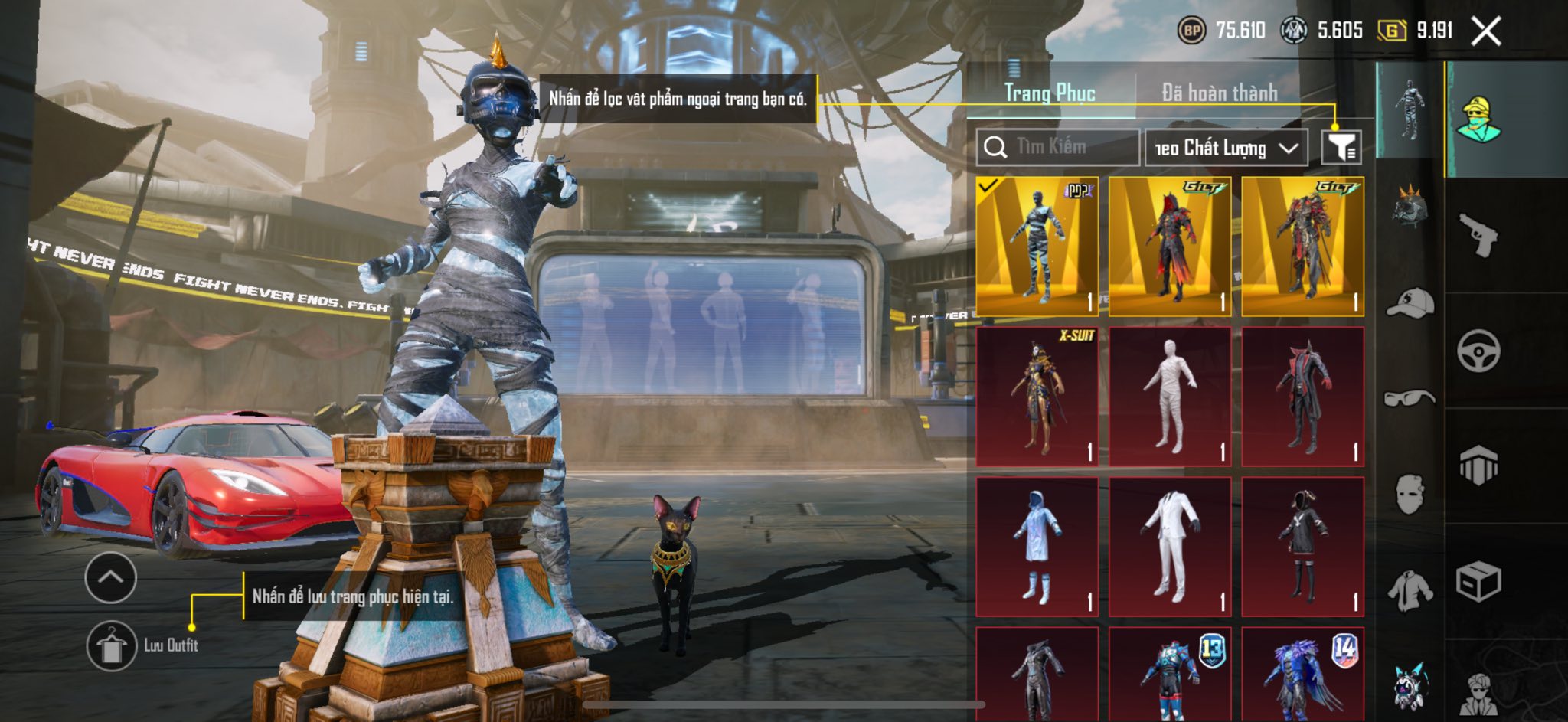Select the Trang Phục tab
Viewport: 1568px width, 722px height.
coord(1050,93)
